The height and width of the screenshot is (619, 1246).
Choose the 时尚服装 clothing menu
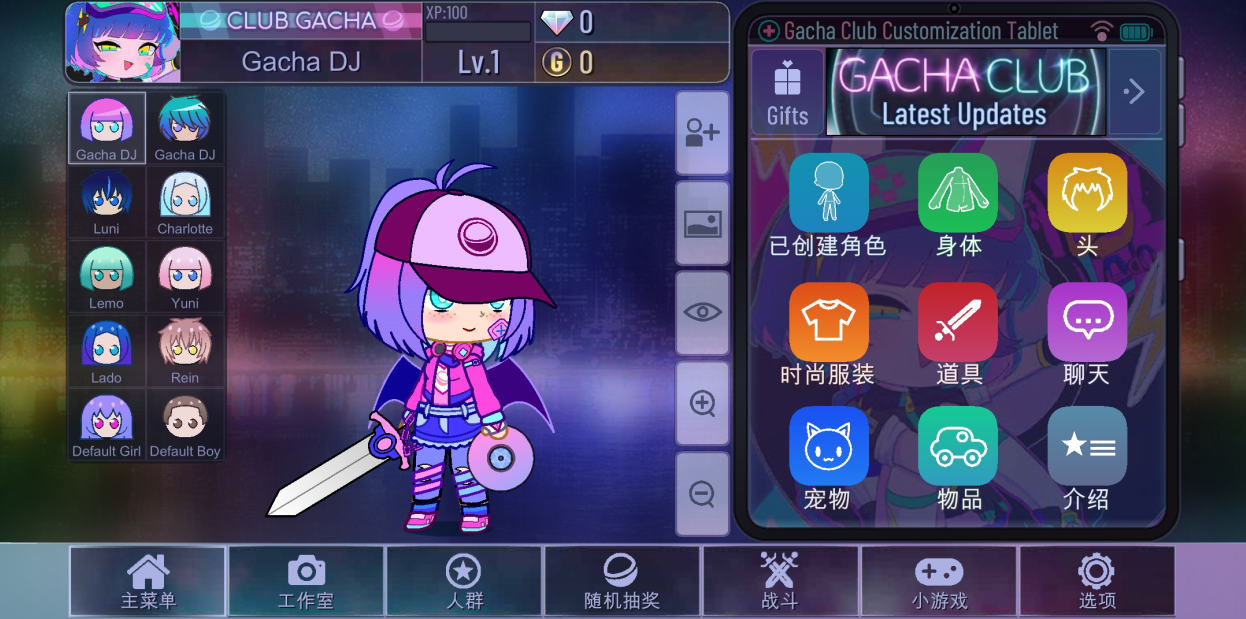tap(828, 322)
